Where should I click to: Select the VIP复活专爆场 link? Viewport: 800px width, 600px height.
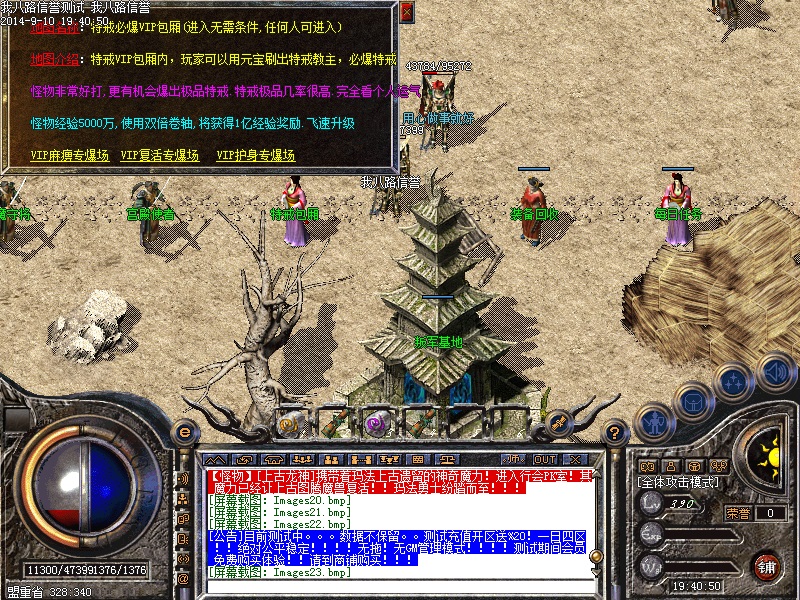160,155
